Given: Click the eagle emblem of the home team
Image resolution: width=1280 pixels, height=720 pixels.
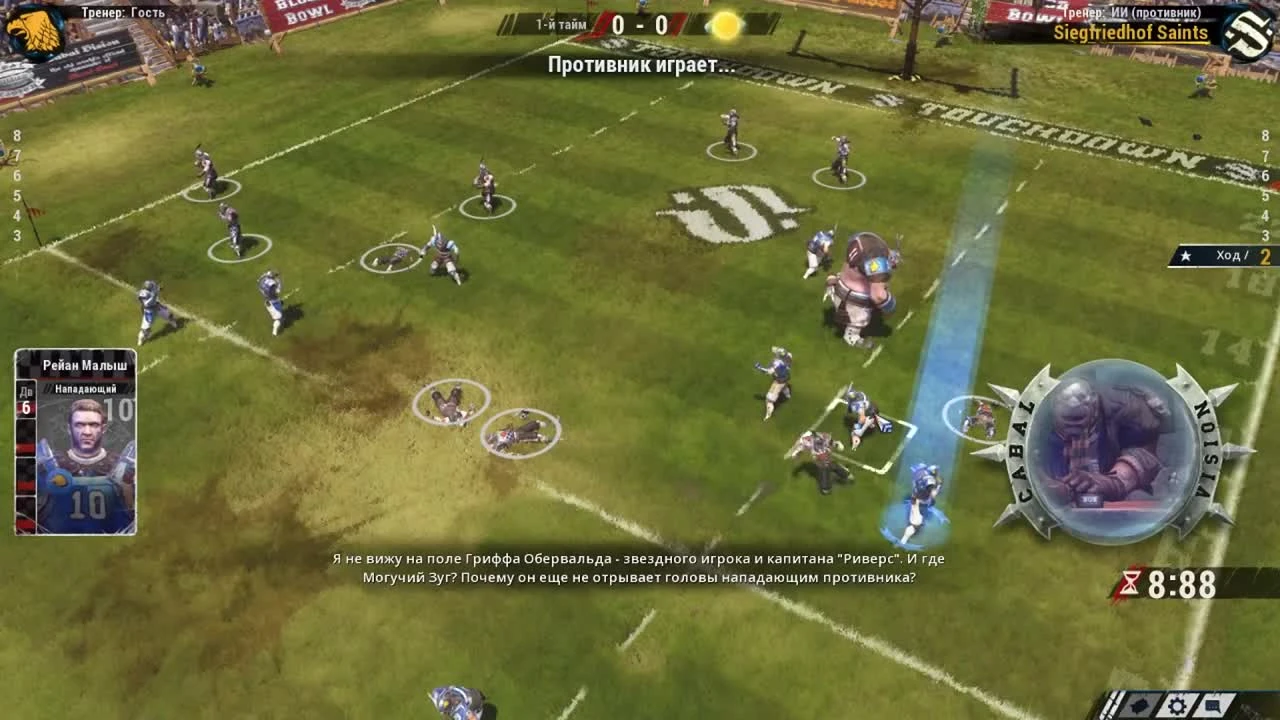Looking at the screenshot, I should pos(33,27).
